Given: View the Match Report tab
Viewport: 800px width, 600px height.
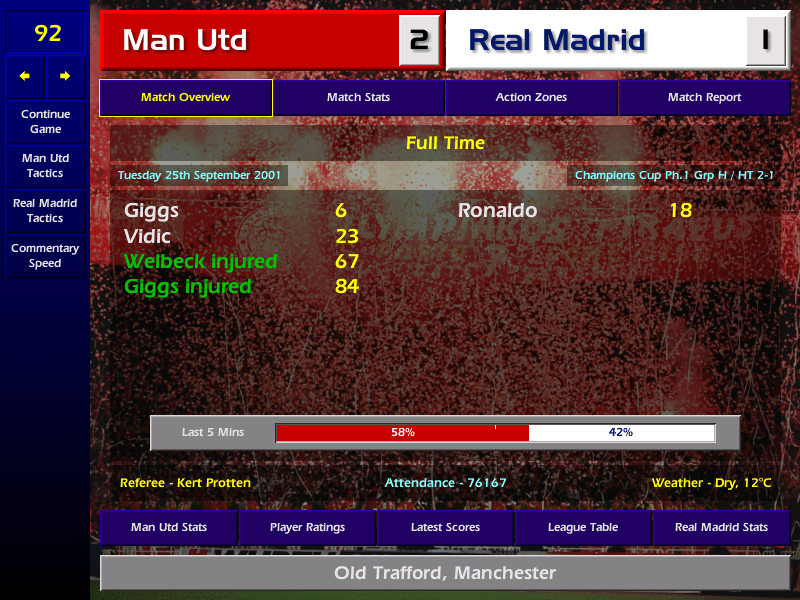Looking at the screenshot, I should click(x=704, y=98).
